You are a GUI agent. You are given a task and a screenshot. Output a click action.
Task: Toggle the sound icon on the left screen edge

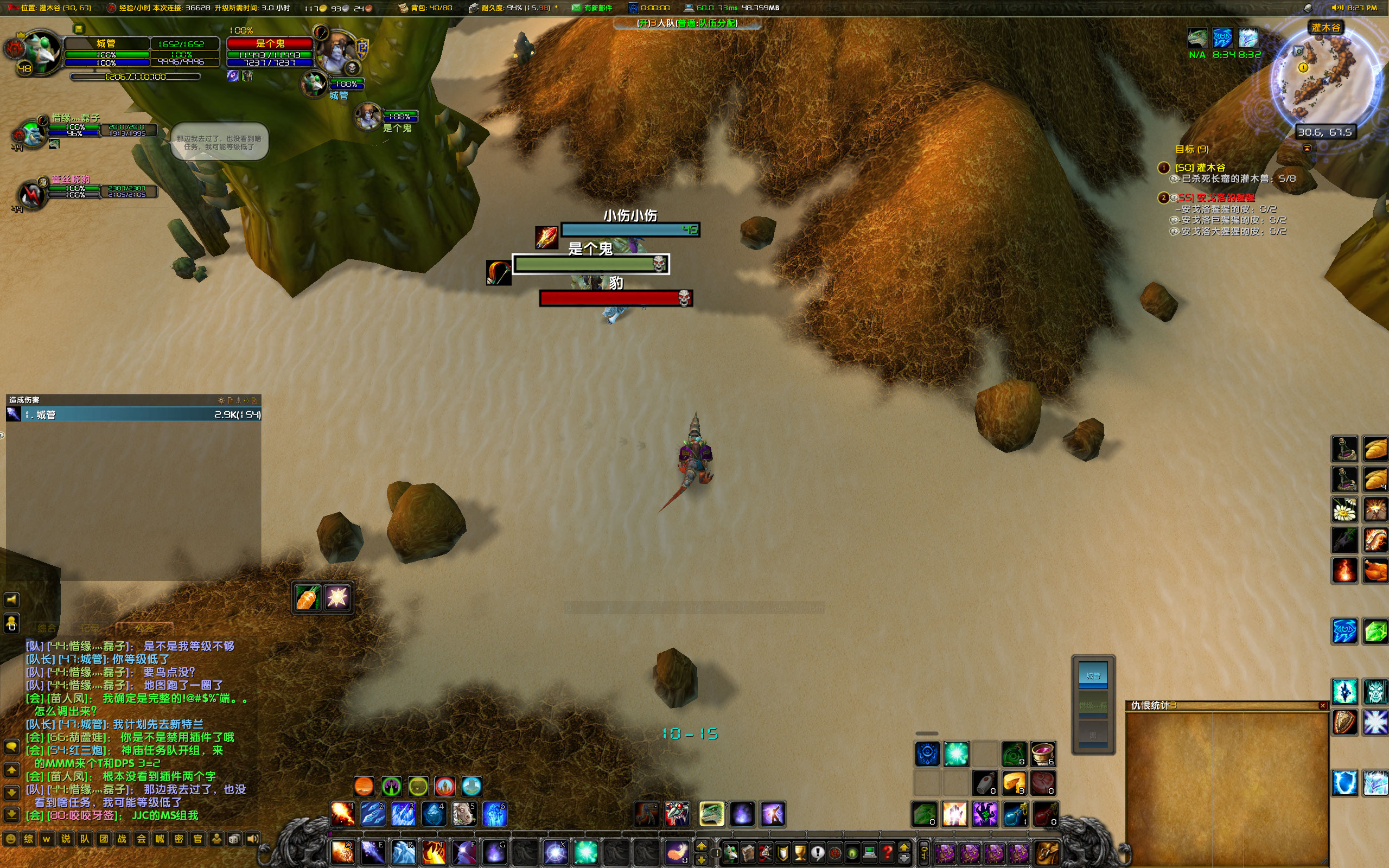[12, 601]
